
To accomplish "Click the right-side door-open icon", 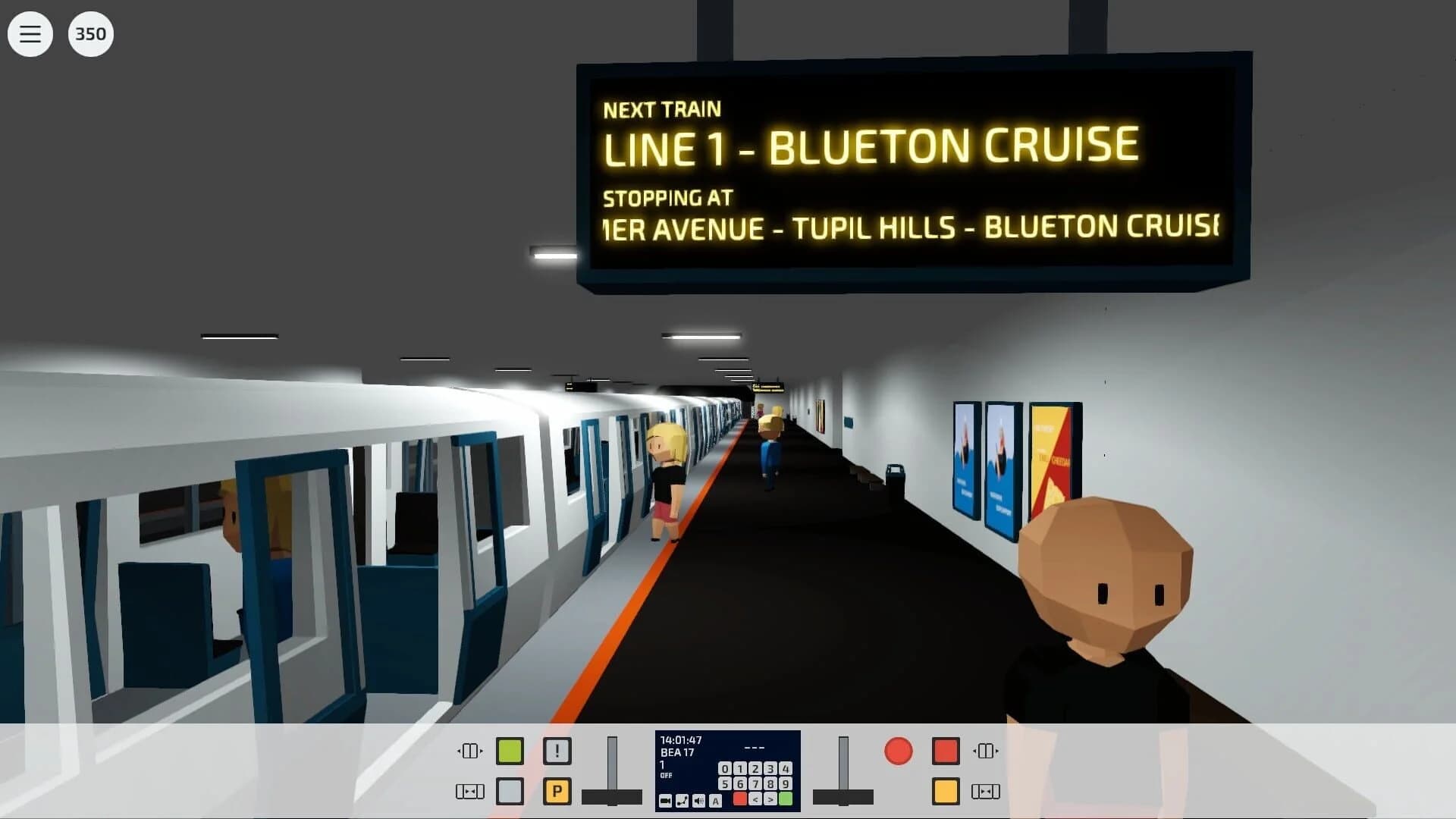I will click(x=984, y=751).
